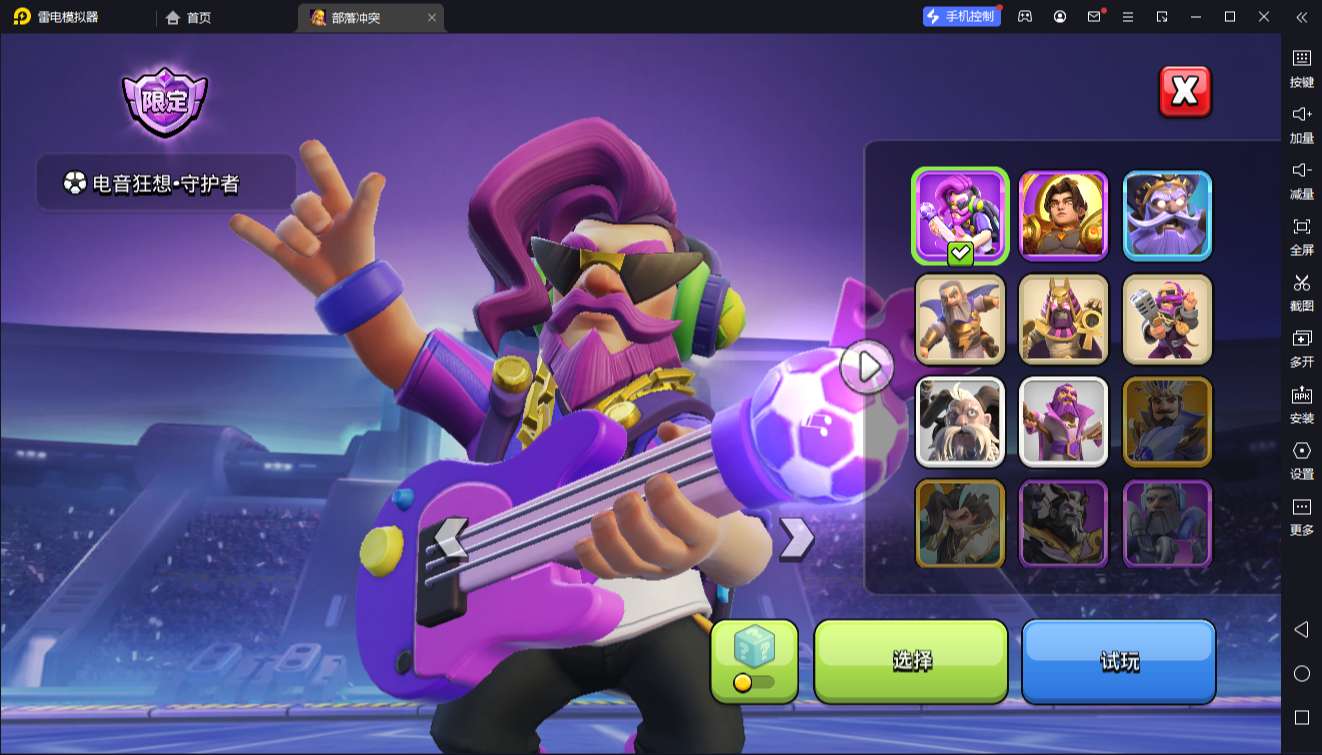Try out the skin with 试玩
Screen dimensions: 1322x755
click(1118, 661)
